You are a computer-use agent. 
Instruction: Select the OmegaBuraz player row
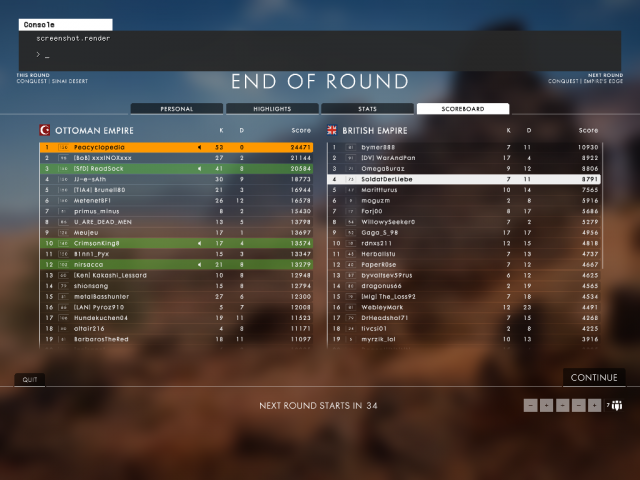point(463,168)
